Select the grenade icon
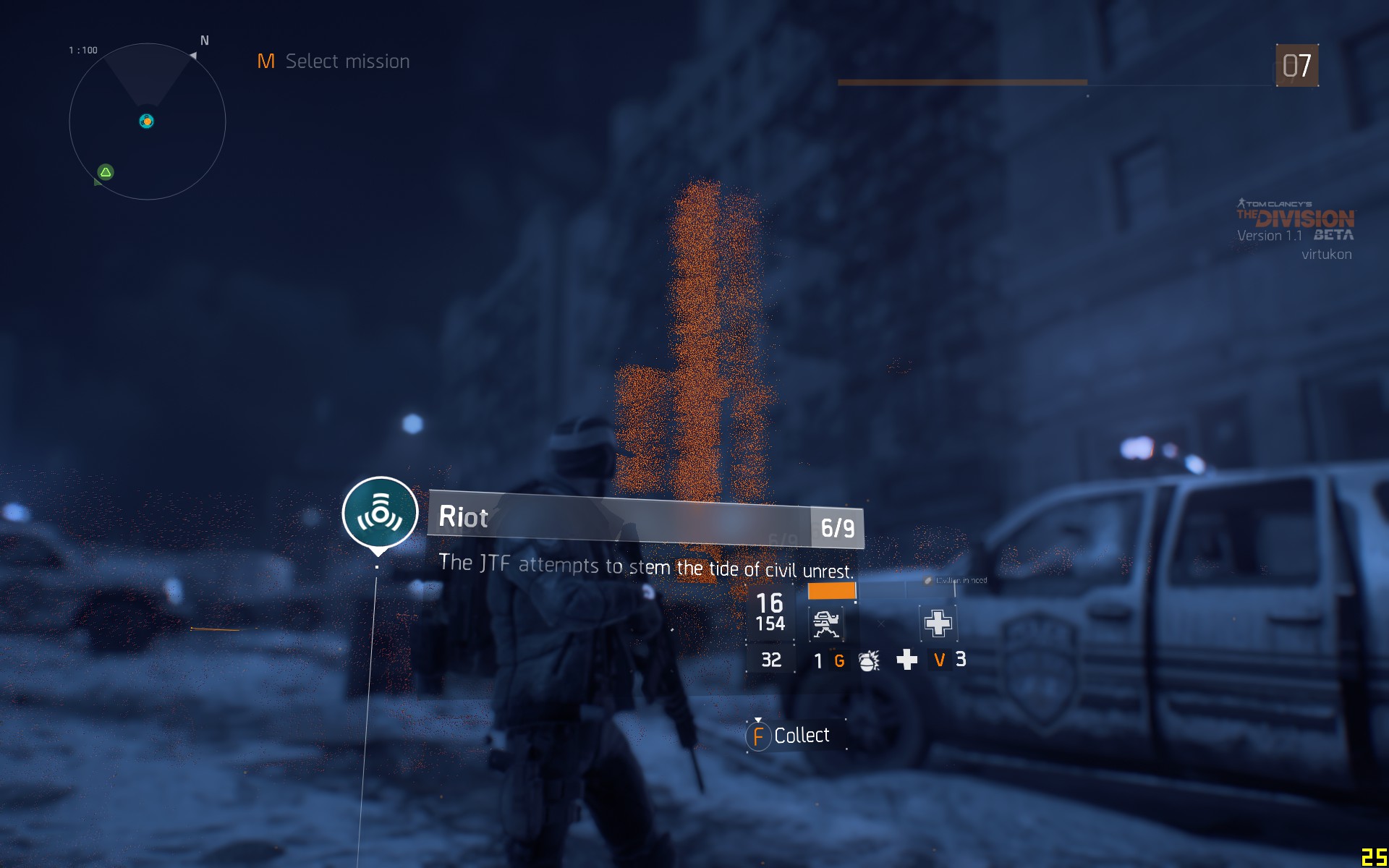This screenshot has height=868, width=1389. coord(868,660)
